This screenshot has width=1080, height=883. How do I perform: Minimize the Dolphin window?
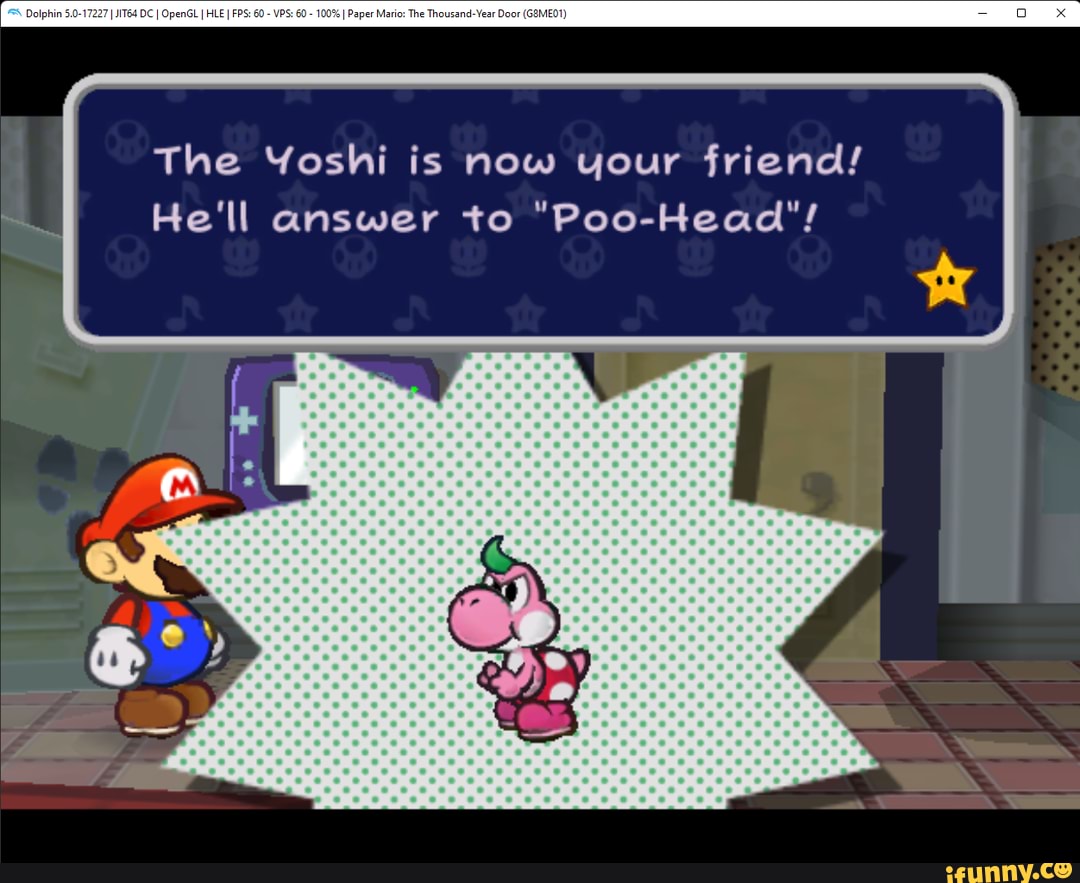982,13
